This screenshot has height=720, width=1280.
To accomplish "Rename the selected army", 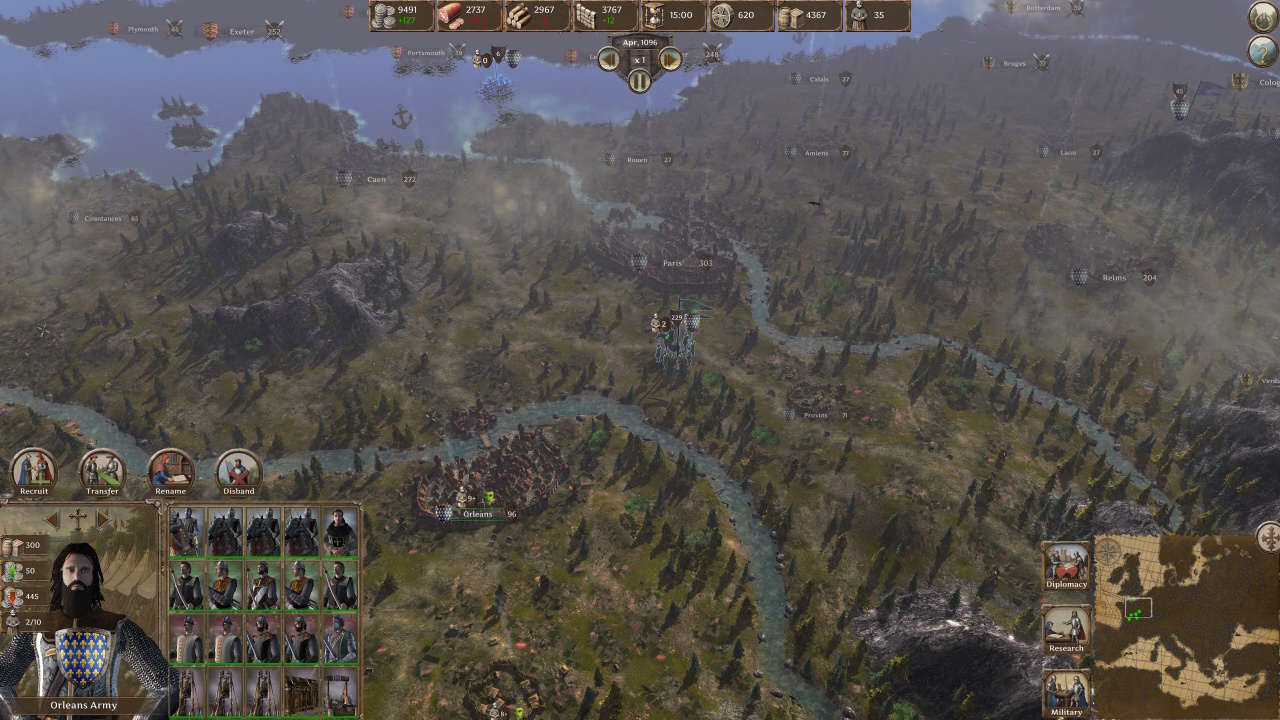I will pos(171,469).
